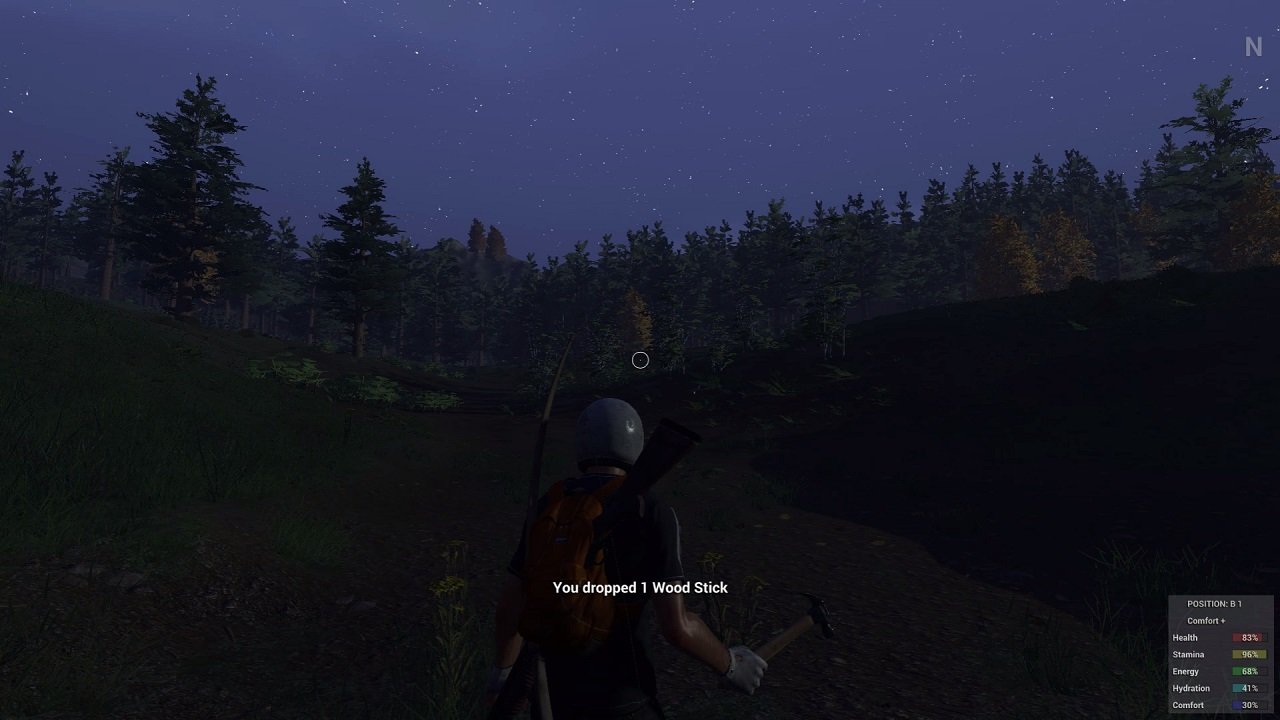The image size is (1280, 720).
Task: Click the 'Comfort +' status indicator
Action: 1206,621
